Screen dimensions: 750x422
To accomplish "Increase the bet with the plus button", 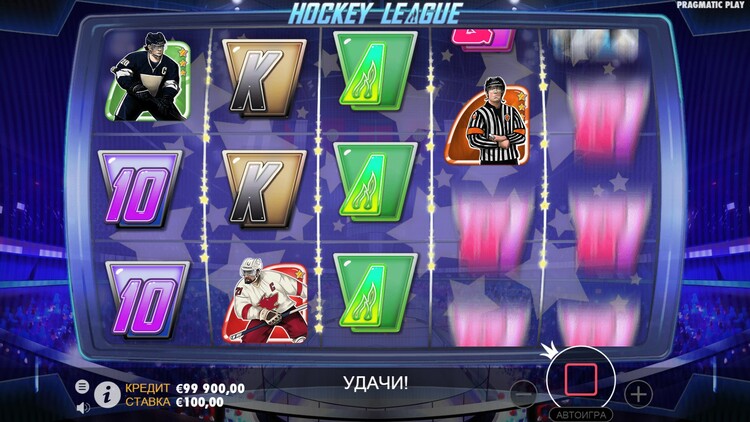I will 638,394.
